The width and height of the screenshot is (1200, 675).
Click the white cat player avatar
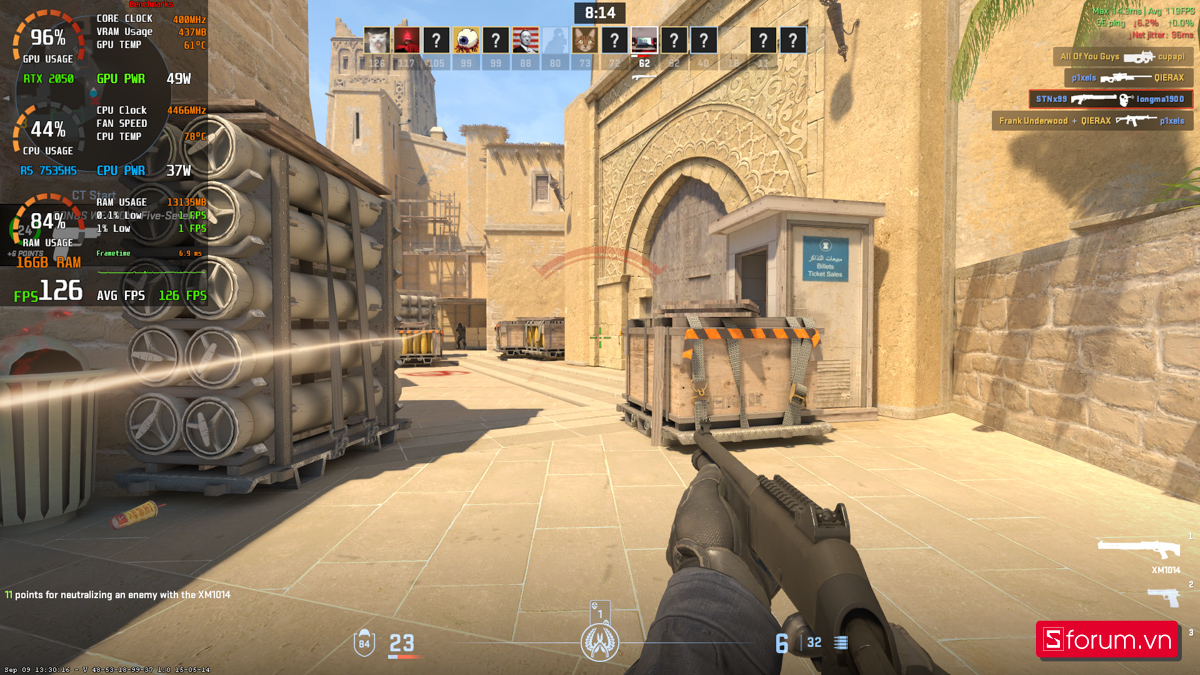(376, 40)
